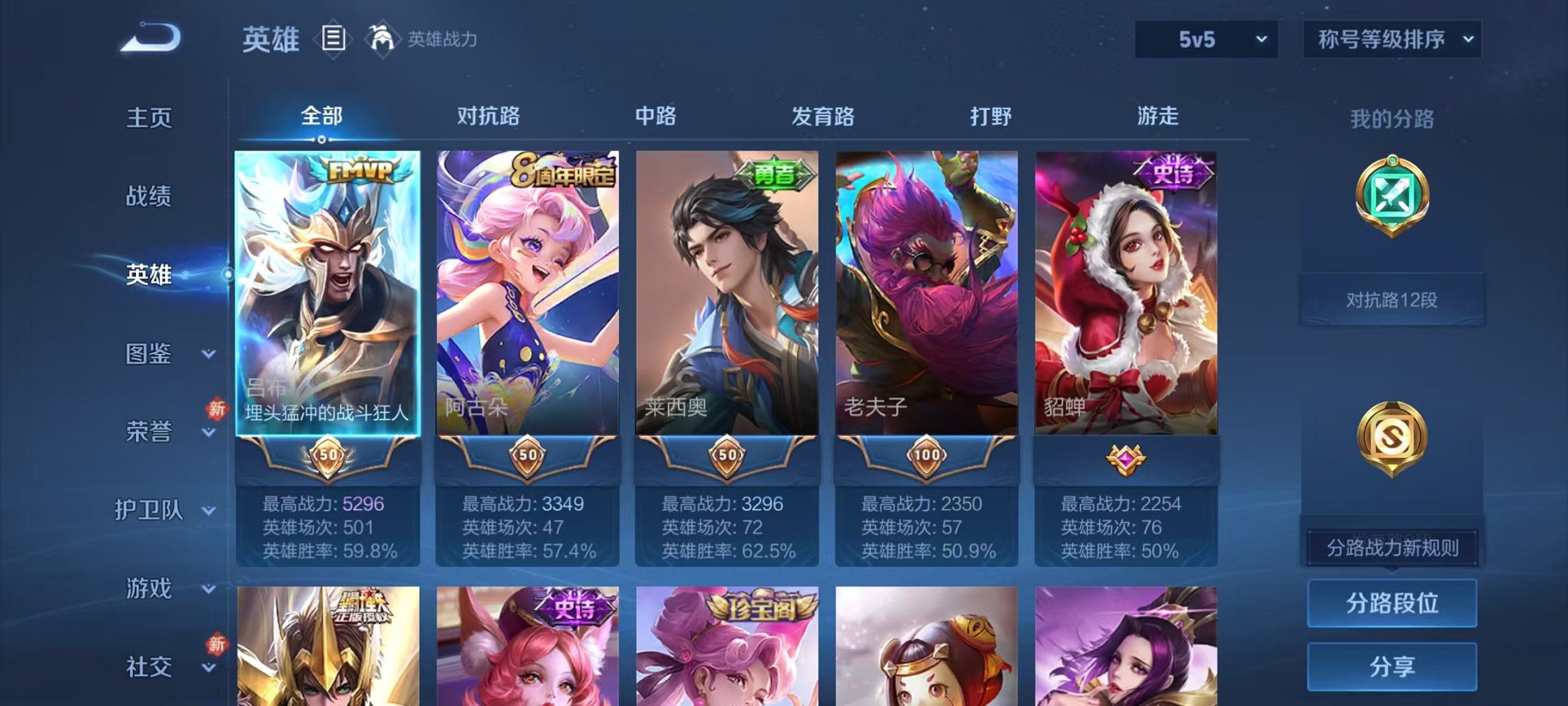Switch to the 打野 lane tab
The height and width of the screenshot is (706, 1568).
990,115
